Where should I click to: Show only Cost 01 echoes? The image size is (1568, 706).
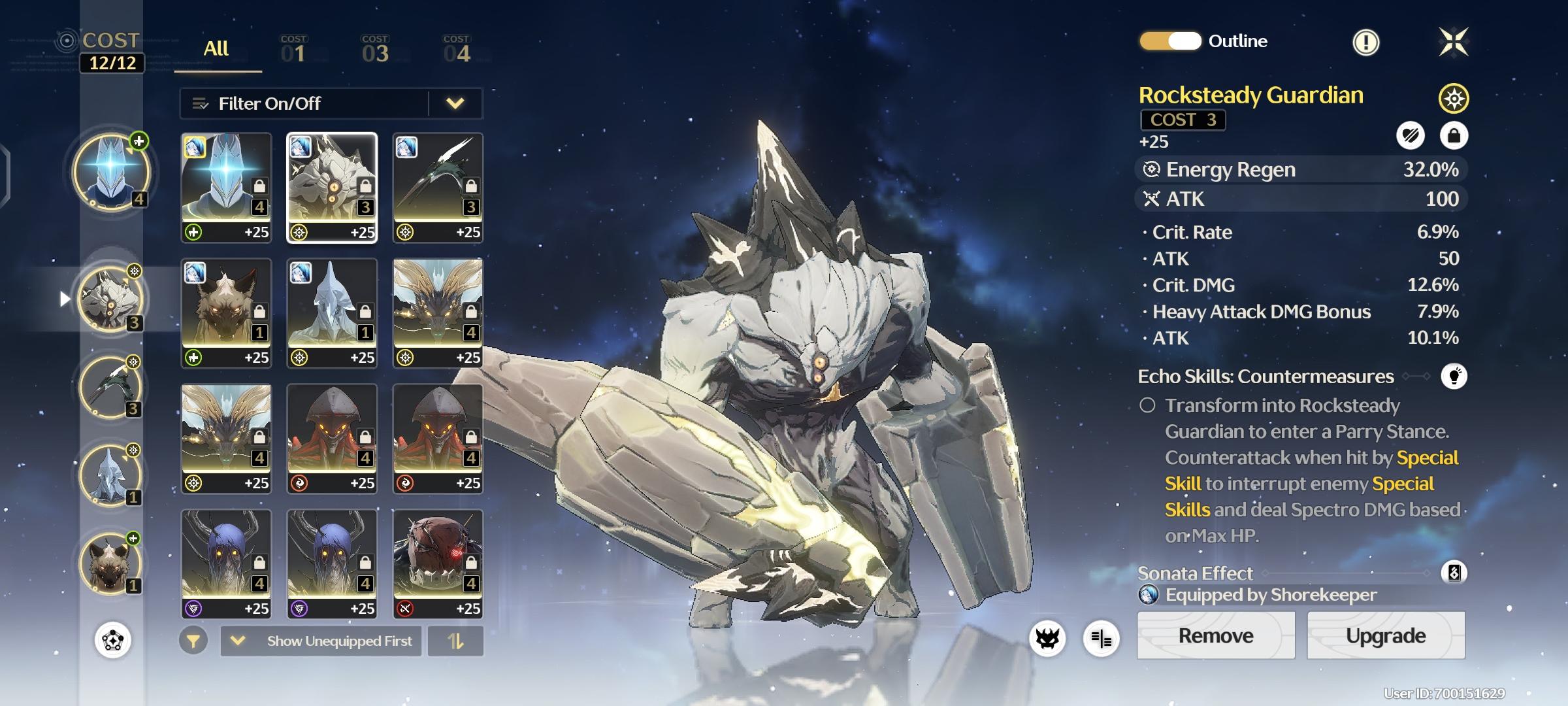click(293, 50)
